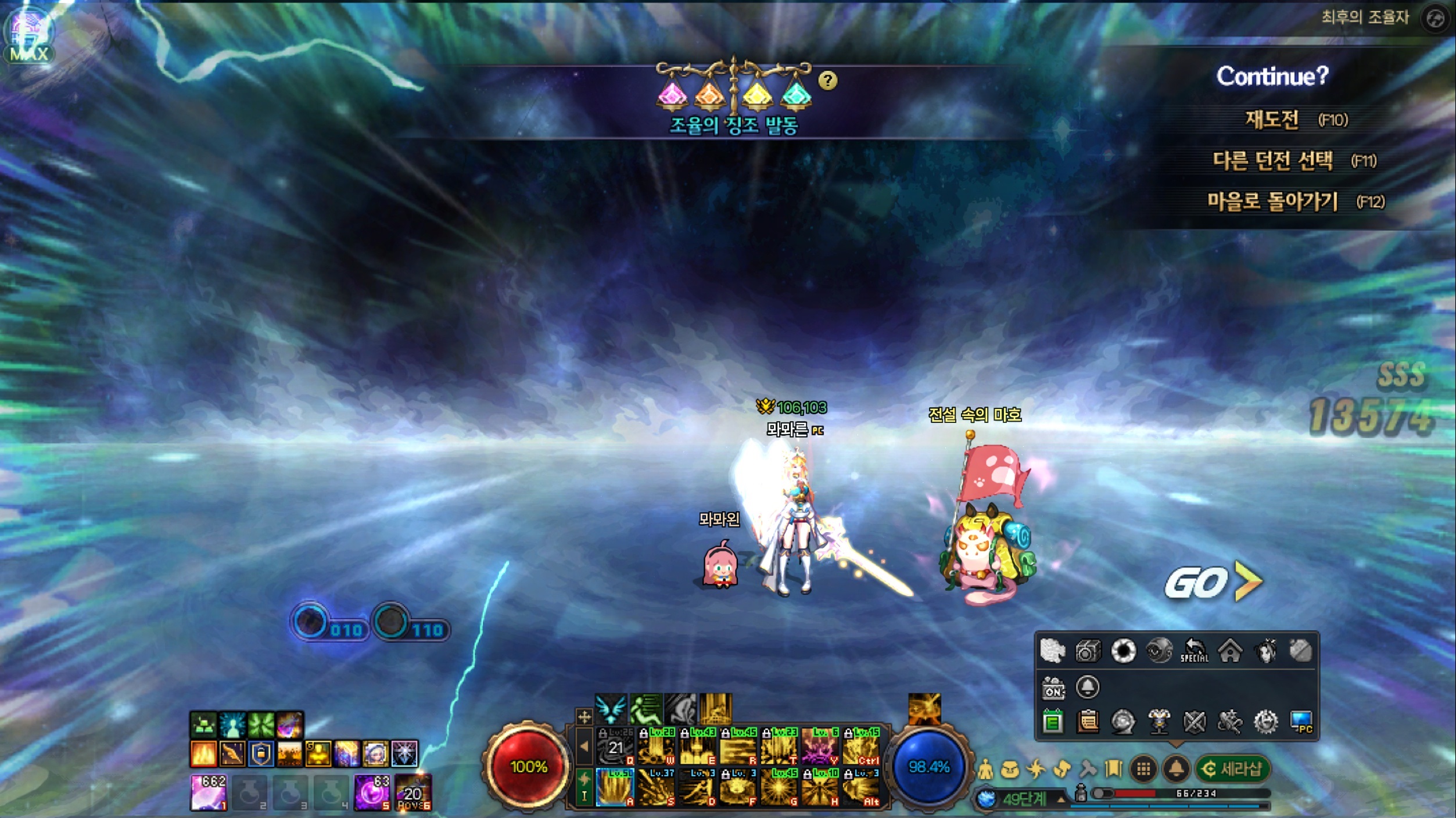Image resolution: width=1456 pixels, height=818 pixels.
Task: Toggle the round grid menu button
Action: (x=1143, y=770)
